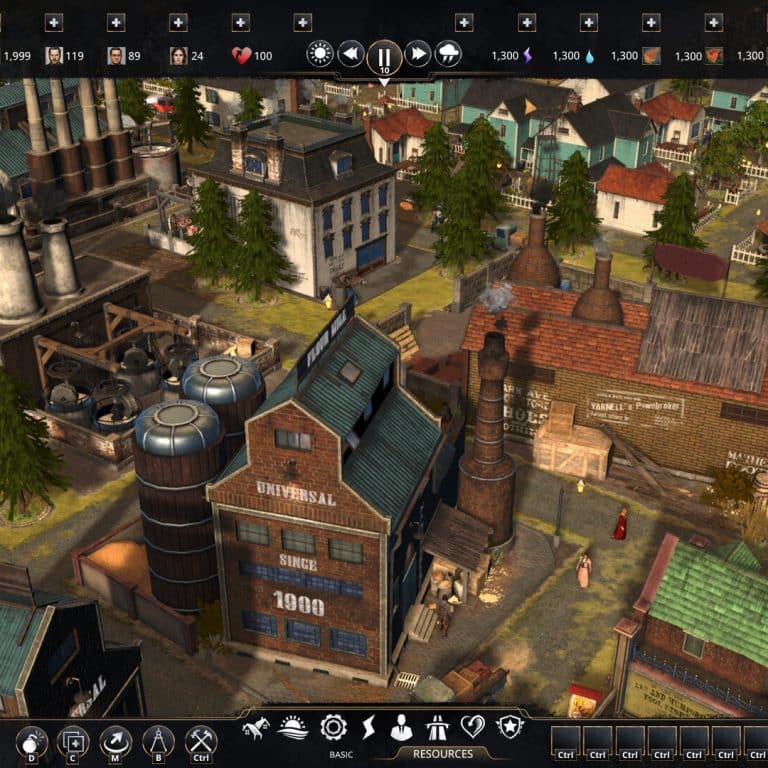Open the farm and housing build category
Image resolution: width=768 pixels, height=768 pixels.
click(257, 727)
